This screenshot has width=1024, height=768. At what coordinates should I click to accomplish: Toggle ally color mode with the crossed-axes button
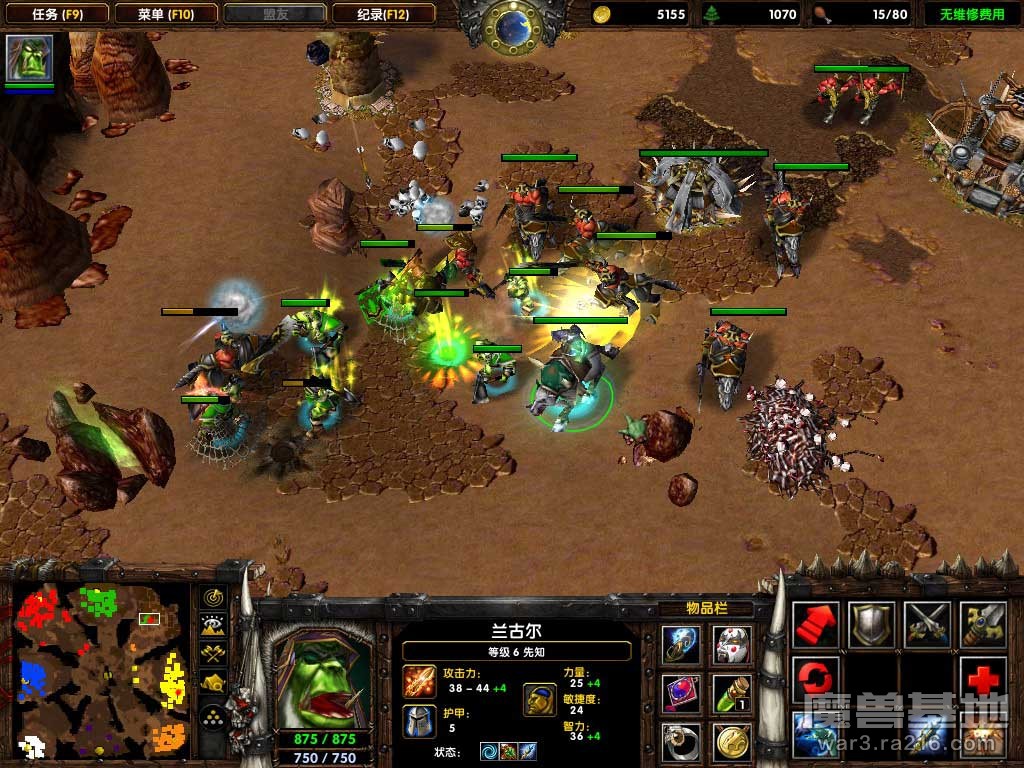(x=213, y=655)
